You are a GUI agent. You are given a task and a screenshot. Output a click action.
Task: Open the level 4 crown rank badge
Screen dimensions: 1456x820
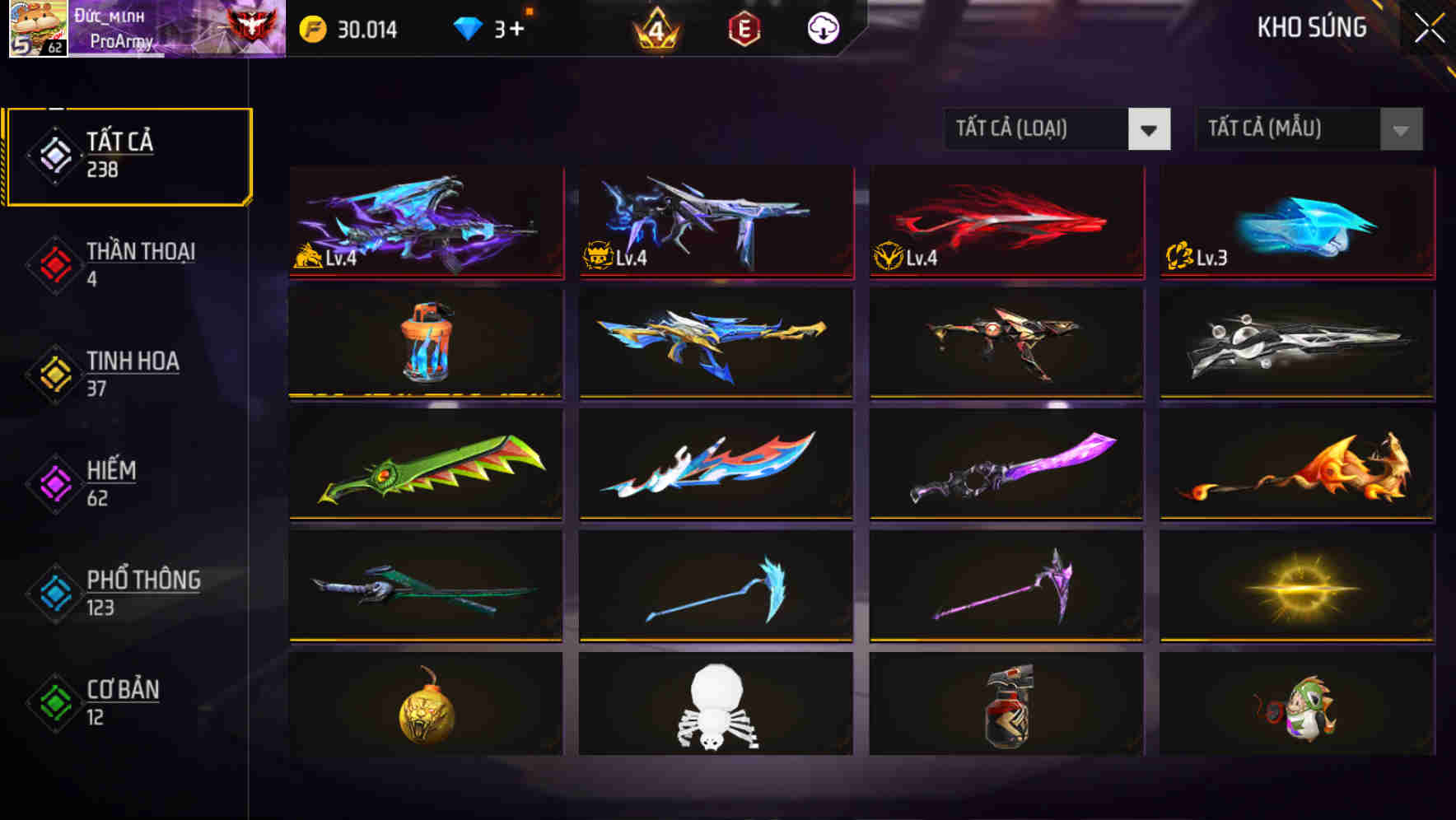tap(656, 30)
